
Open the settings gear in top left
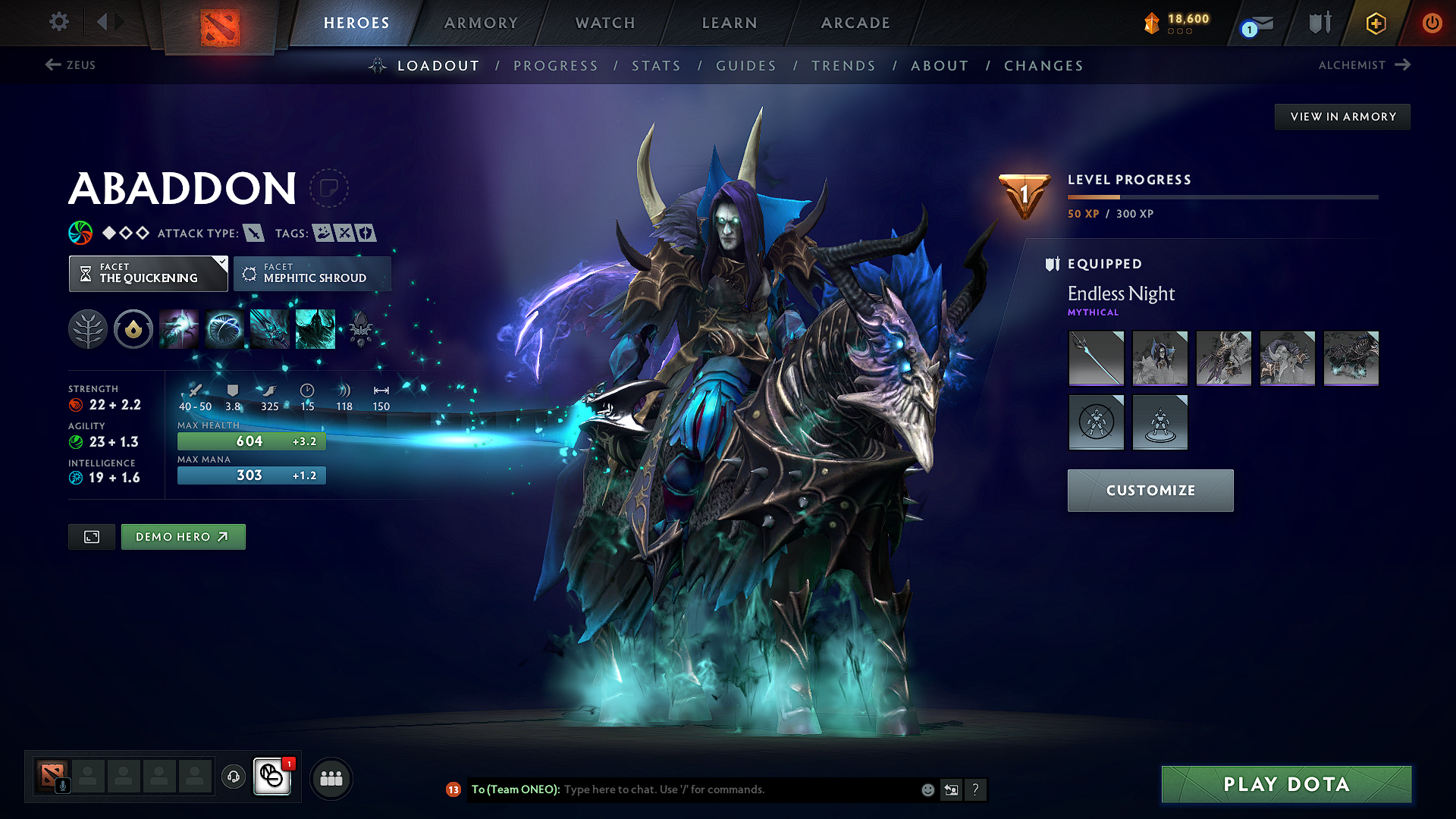58,22
